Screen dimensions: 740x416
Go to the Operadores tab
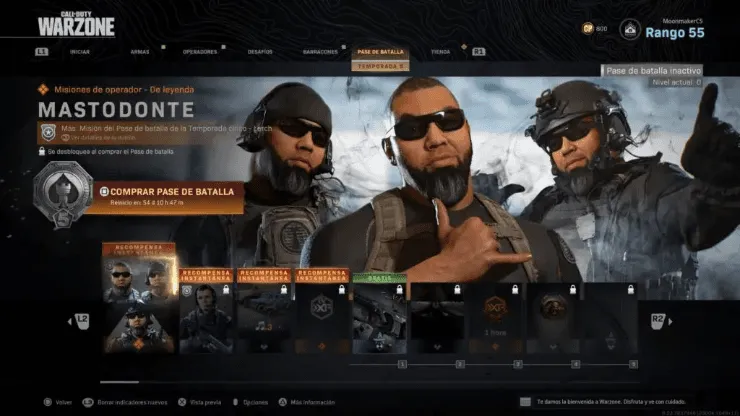tap(198, 51)
